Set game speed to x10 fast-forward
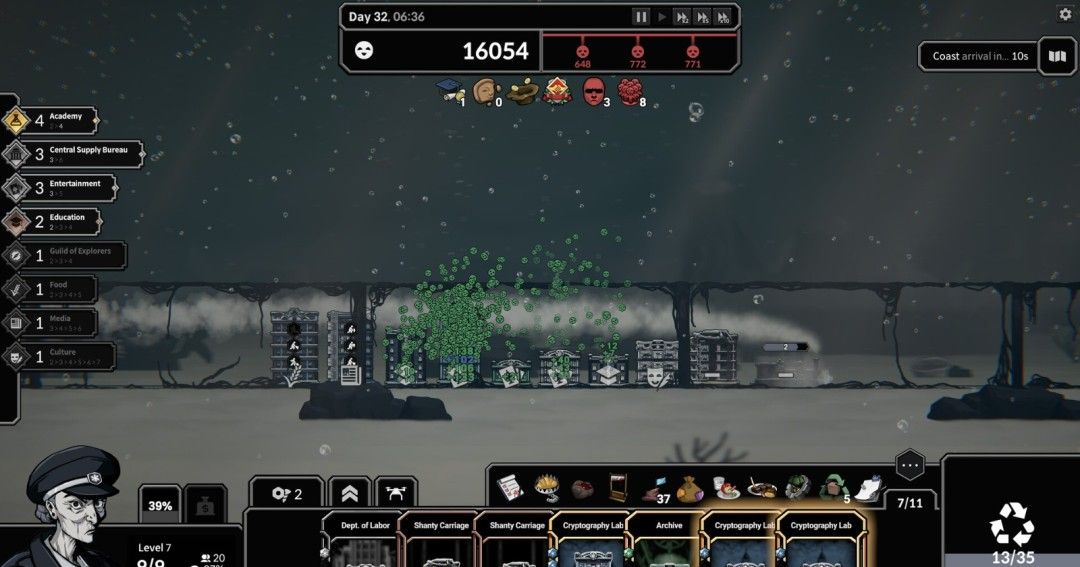Screen dimensions: 1080x567 pyautogui.click(x=723, y=17)
